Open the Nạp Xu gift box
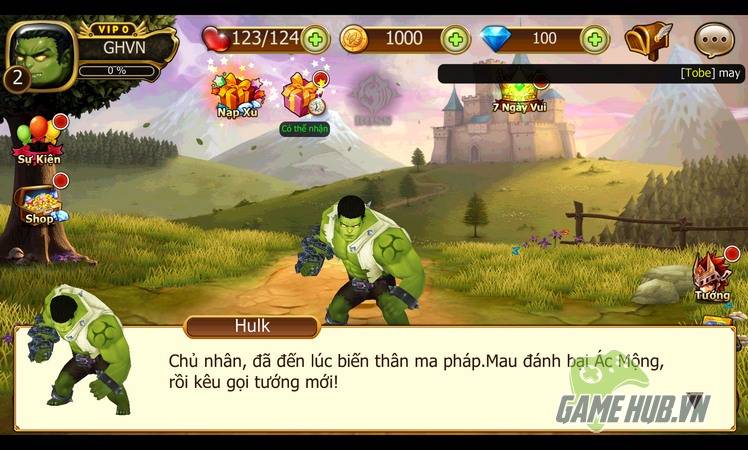This screenshot has width=748, height=450. 236,93
